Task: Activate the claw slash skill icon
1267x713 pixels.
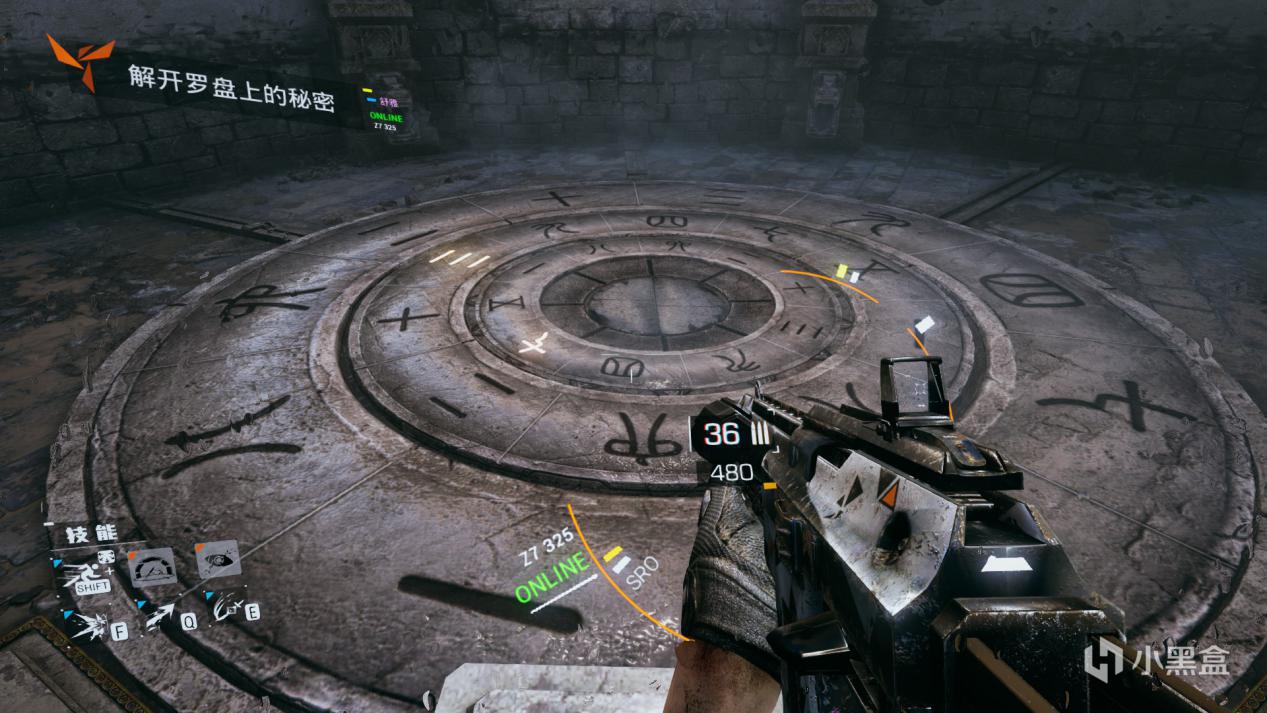Action: point(227,607)
